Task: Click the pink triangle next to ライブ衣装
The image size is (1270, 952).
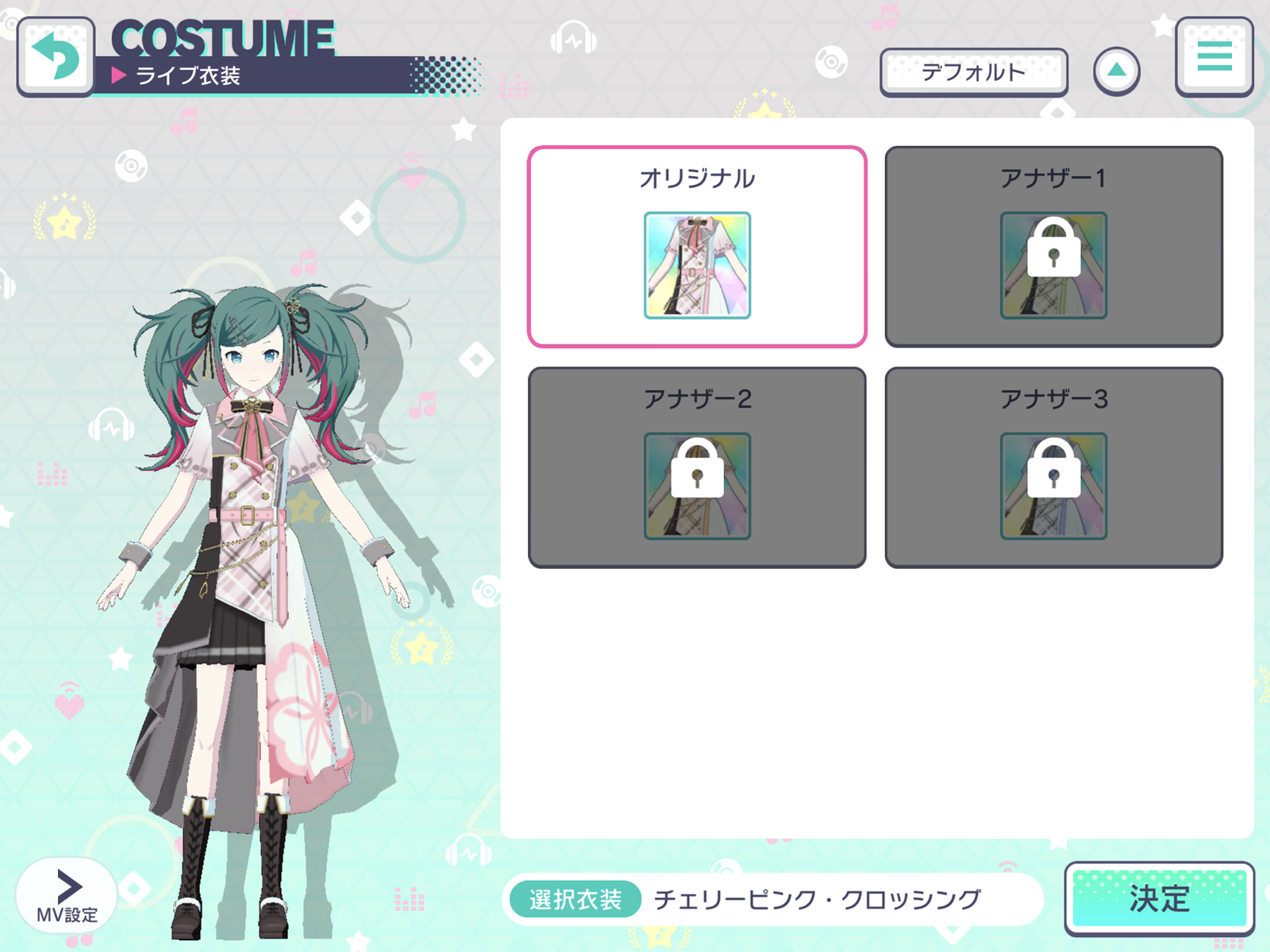Action: 121,75
